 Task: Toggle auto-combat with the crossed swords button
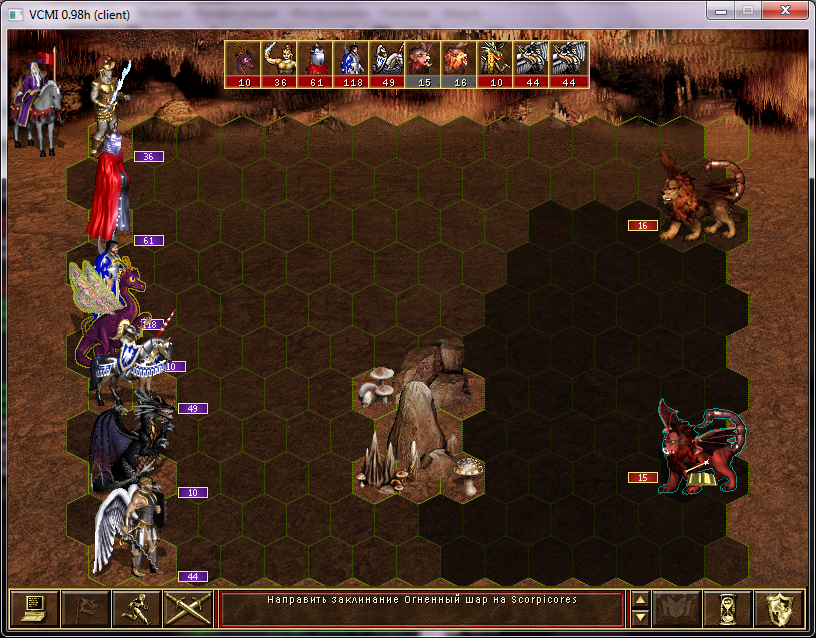coord(186,609)
